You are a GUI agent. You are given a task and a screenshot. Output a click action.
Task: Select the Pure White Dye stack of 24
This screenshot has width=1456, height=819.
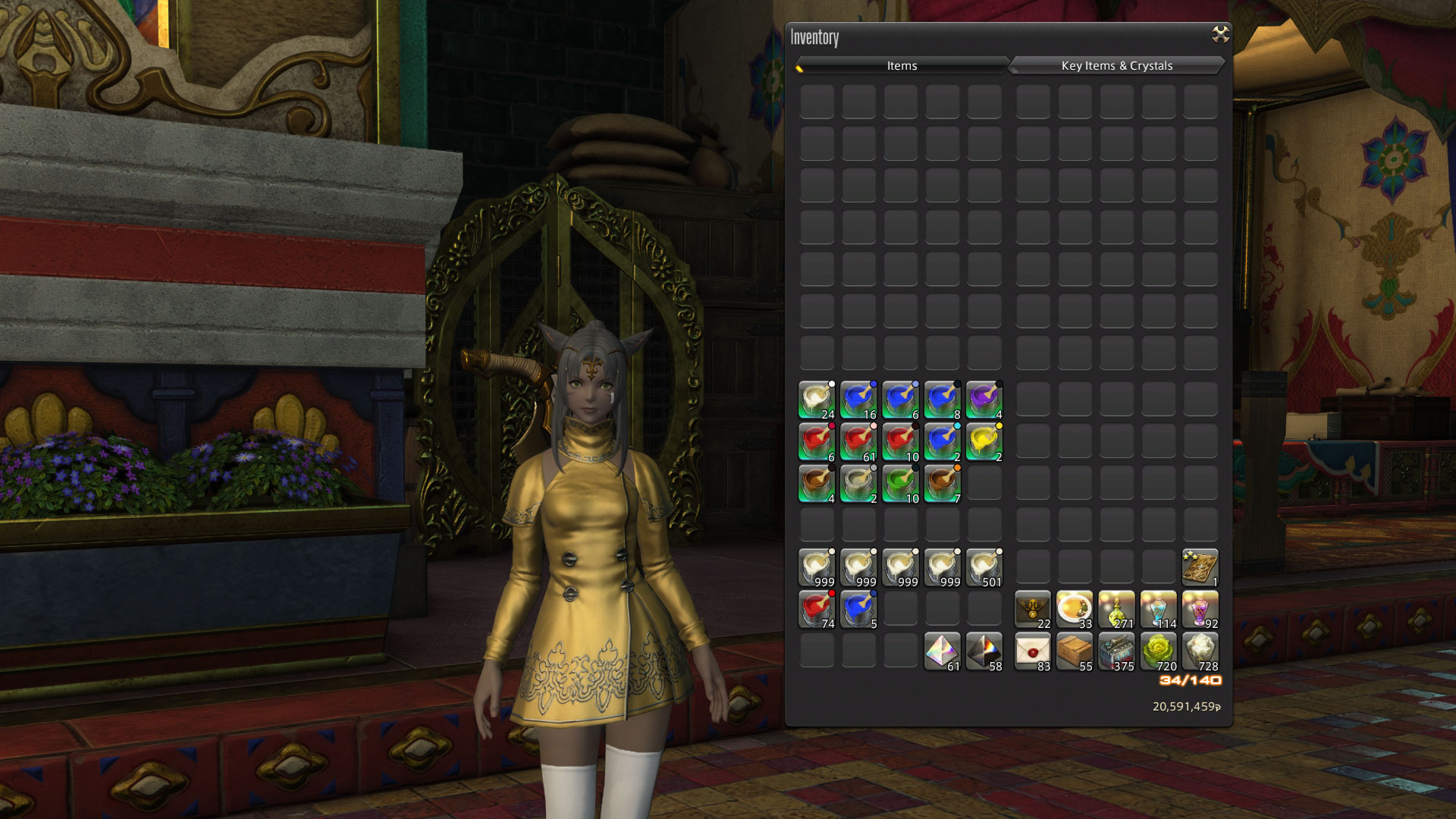coord(817,400)
